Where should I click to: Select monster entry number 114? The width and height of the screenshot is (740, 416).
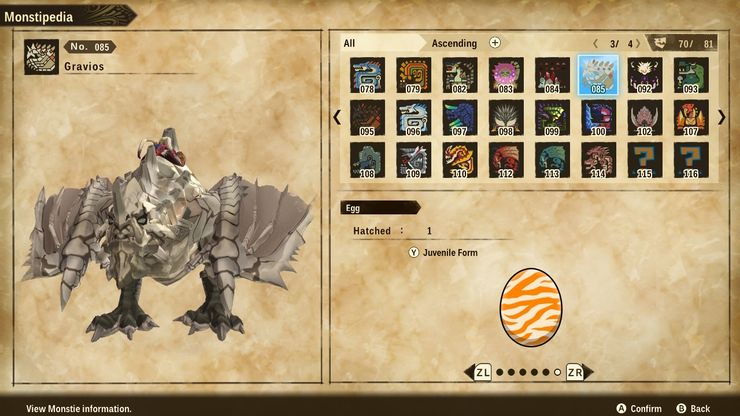coord(598,160)
